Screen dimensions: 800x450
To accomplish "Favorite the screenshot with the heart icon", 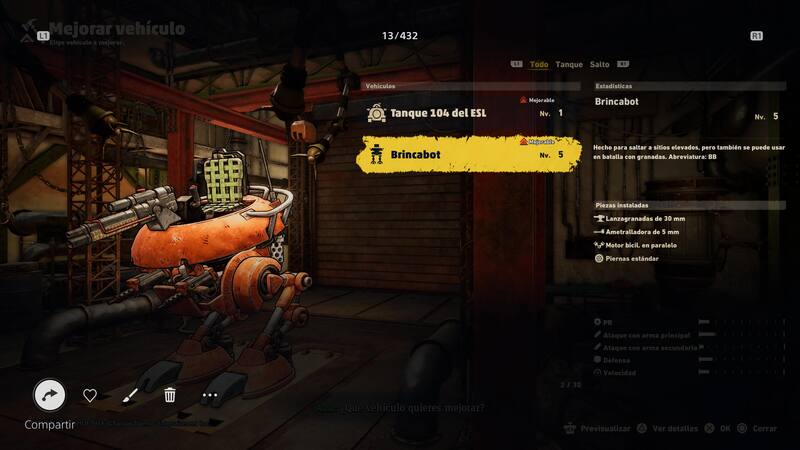I will [90, 395].
